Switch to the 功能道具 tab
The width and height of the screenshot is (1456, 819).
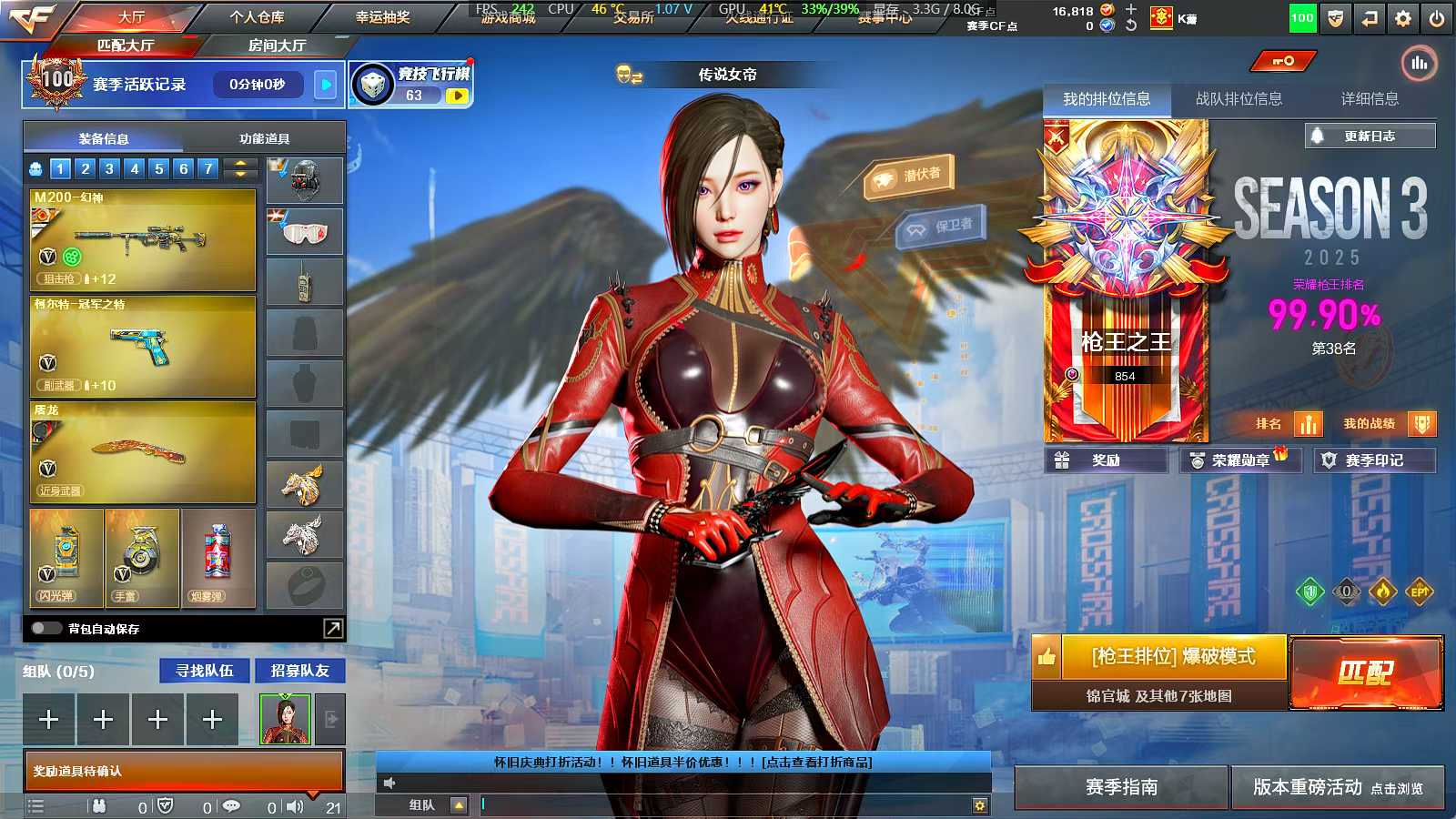click(265, 137)
